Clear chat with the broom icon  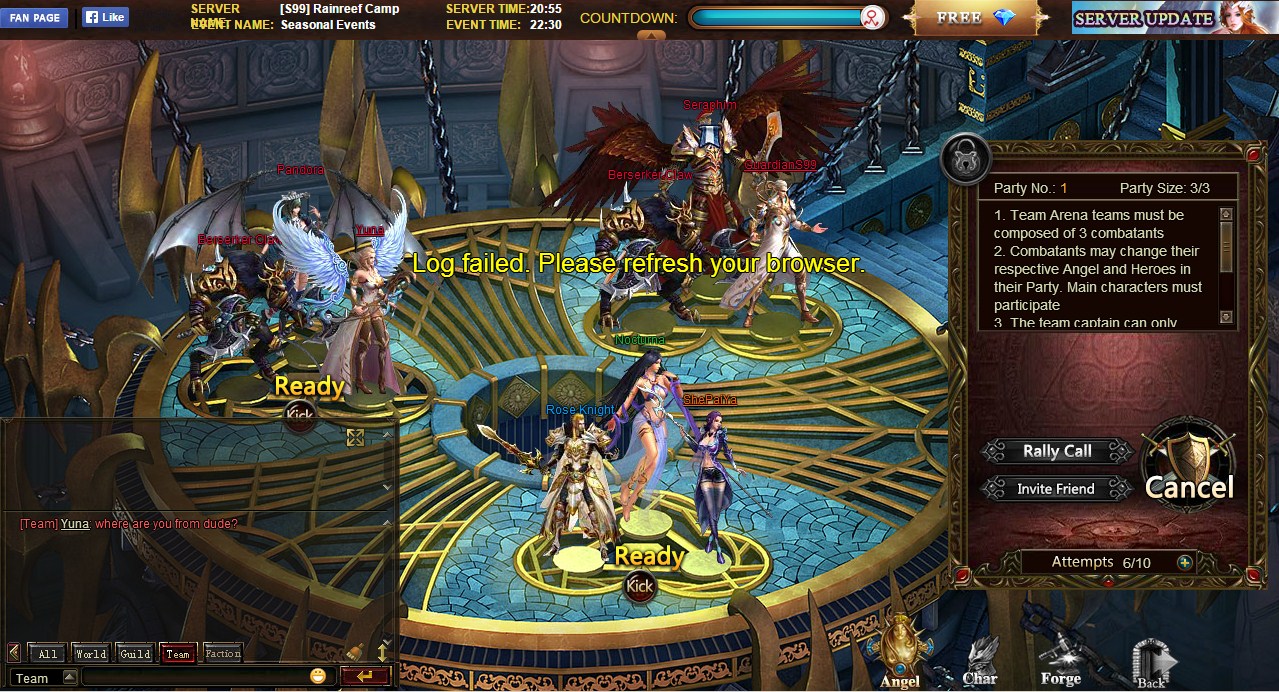[x=355, y=652]
